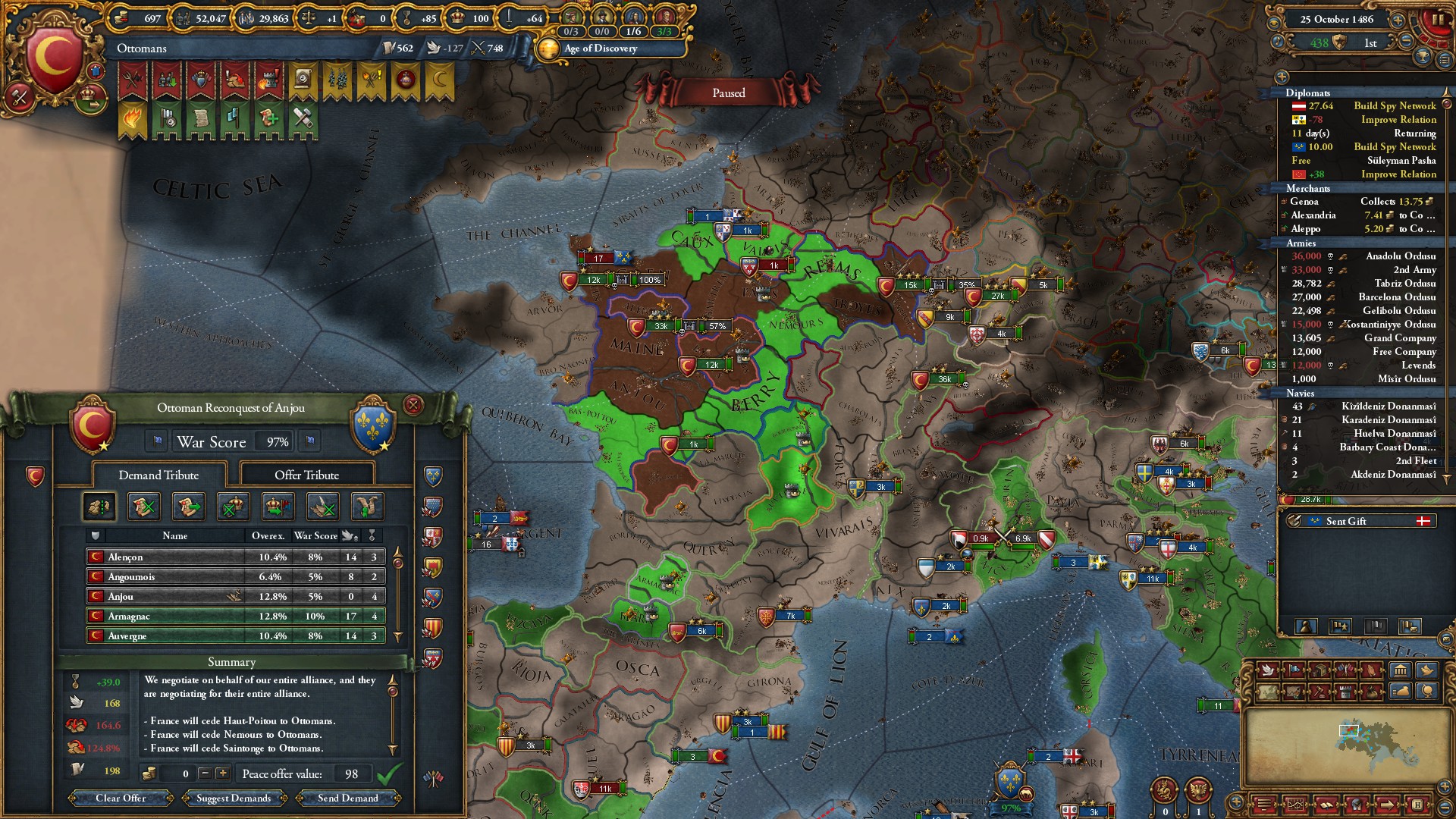The width and height of the screenshot is (1456, 819).
Task: Select the Anadolu Ordusu army
Action: [1400, 256]
